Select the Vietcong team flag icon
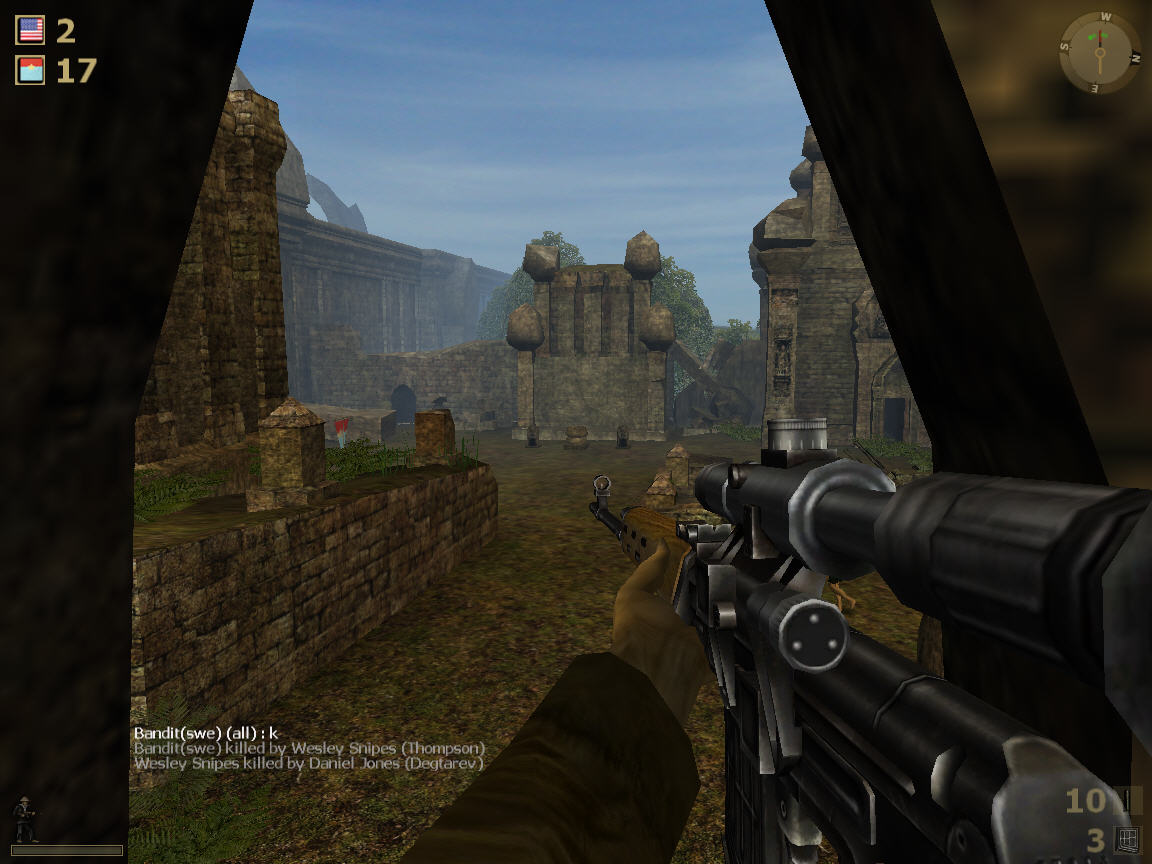Screen dimensions: 1152x864 pos(31,70)
